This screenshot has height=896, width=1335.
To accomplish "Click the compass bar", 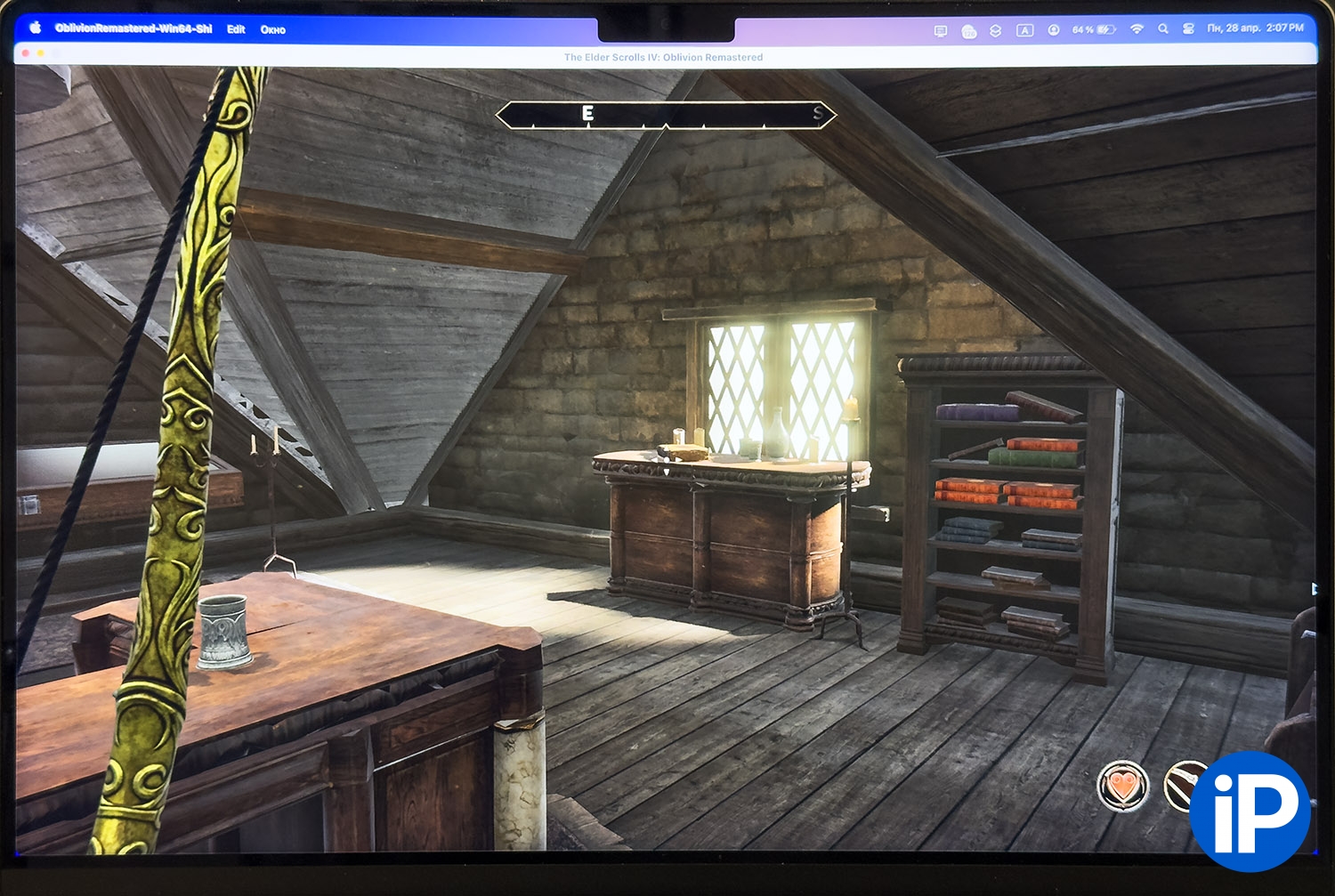I will pyautogui.click(x=666, y=115).
